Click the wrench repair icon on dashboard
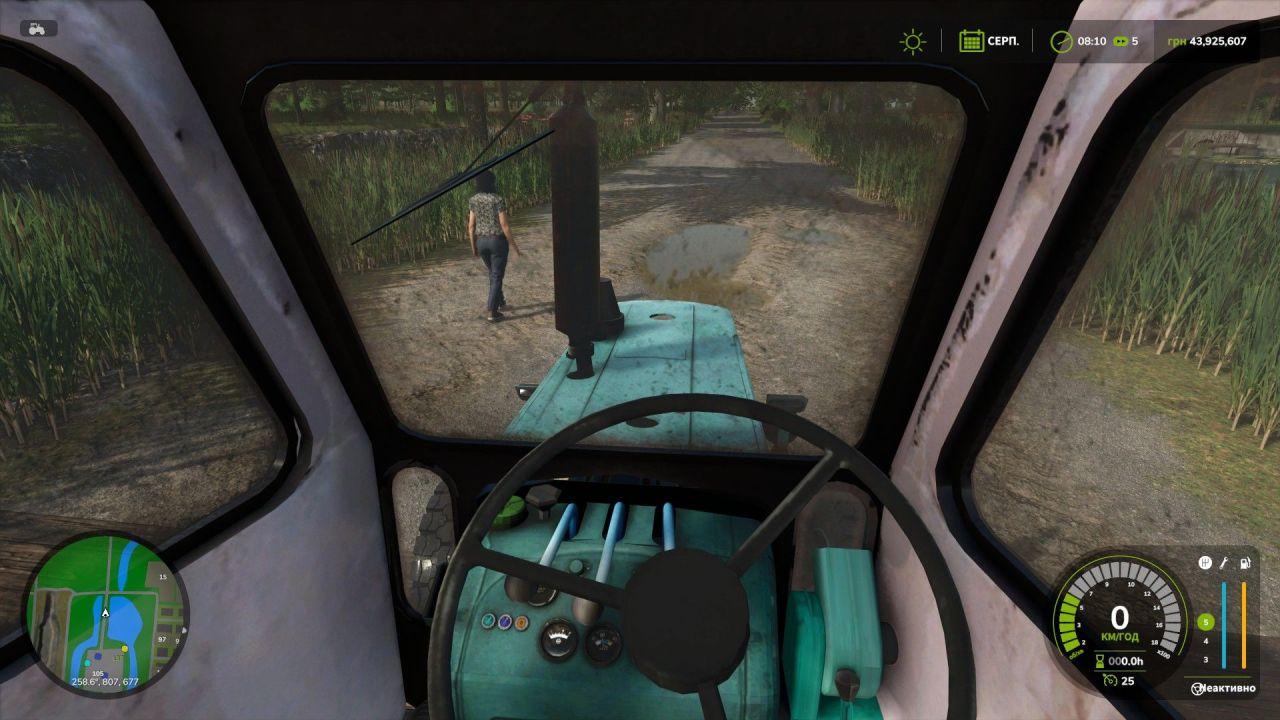 coord(1222,564)
